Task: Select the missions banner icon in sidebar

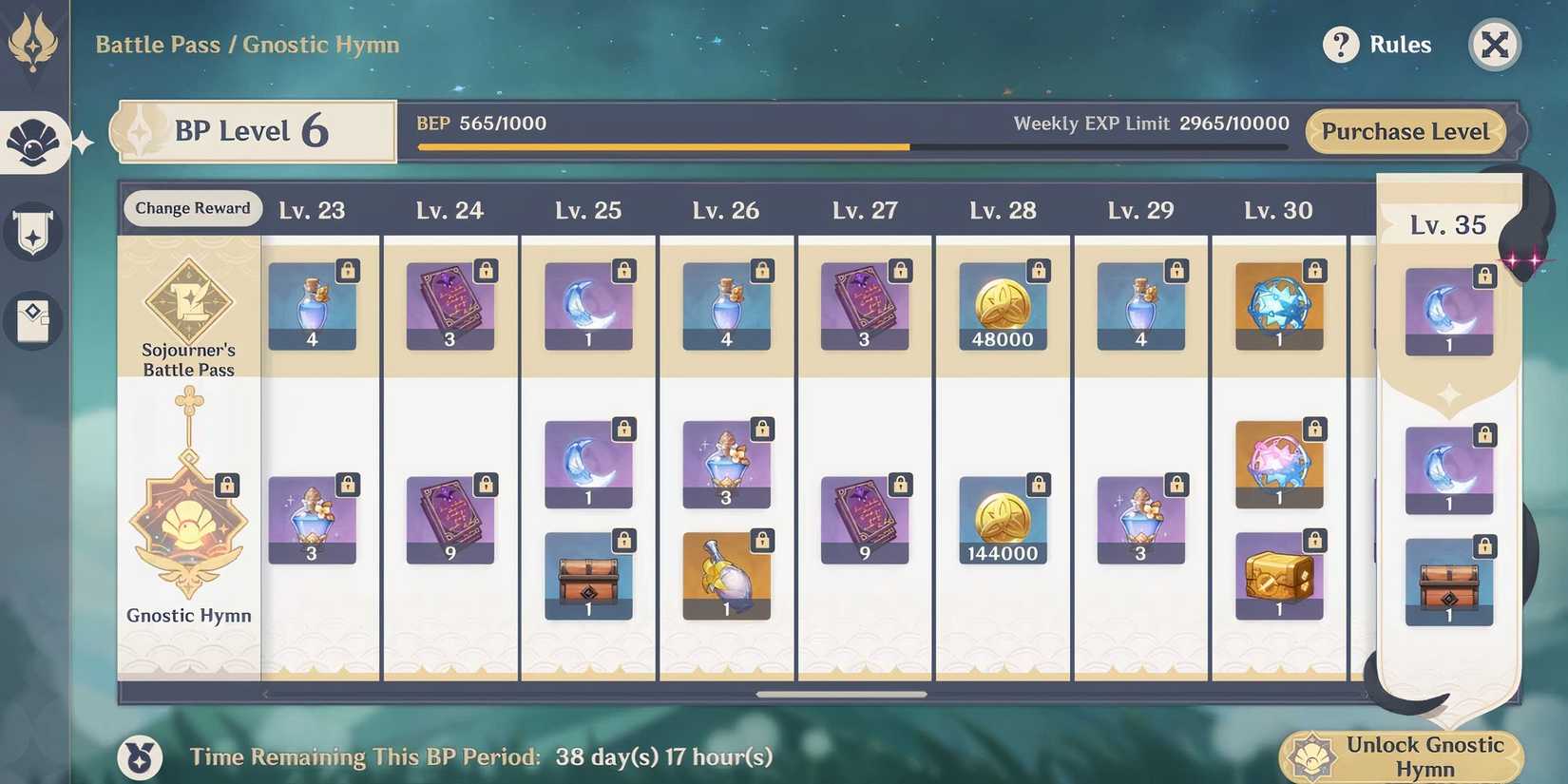Action: coord(31,230)
